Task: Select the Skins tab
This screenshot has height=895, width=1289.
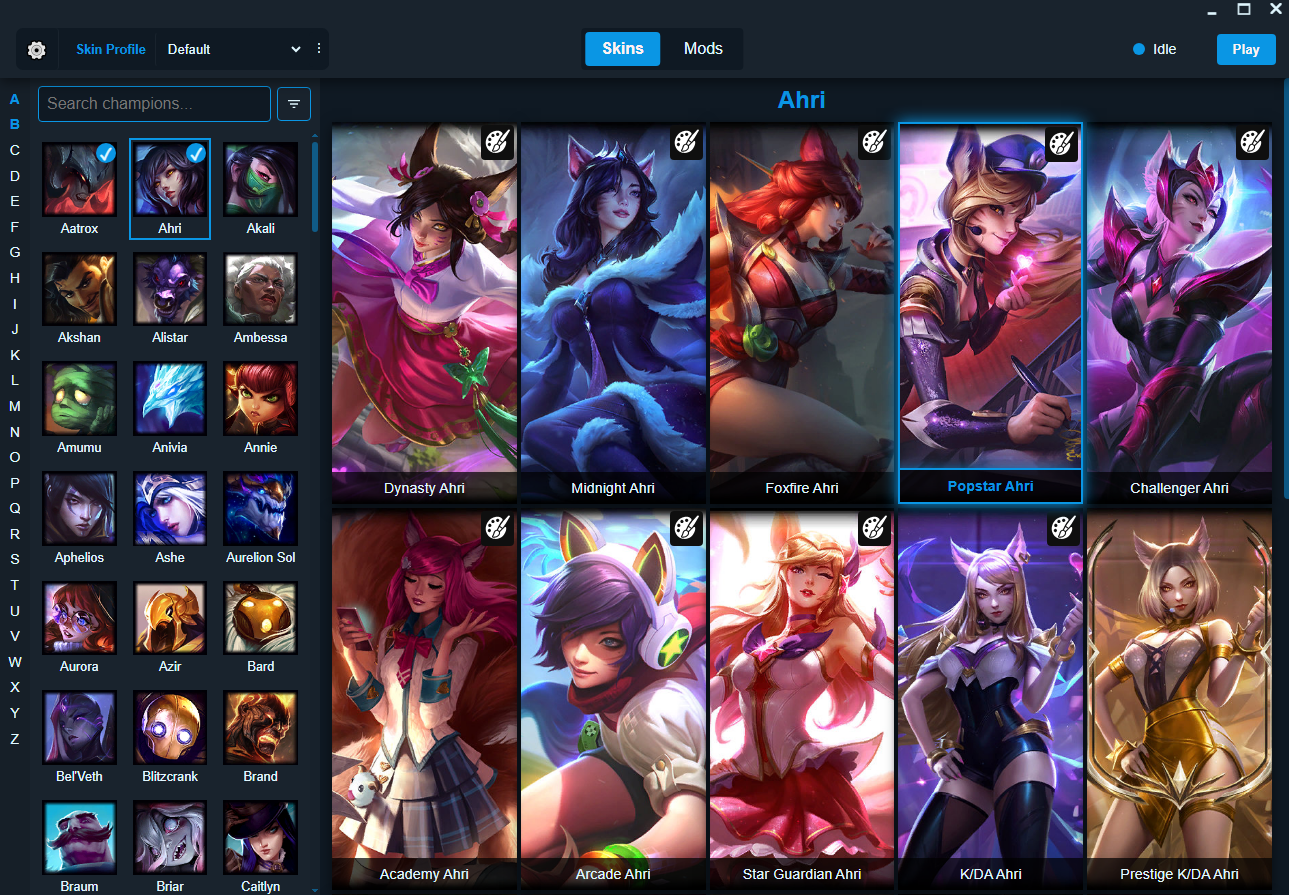Action: pyautogui.click(x=622, y=48)
